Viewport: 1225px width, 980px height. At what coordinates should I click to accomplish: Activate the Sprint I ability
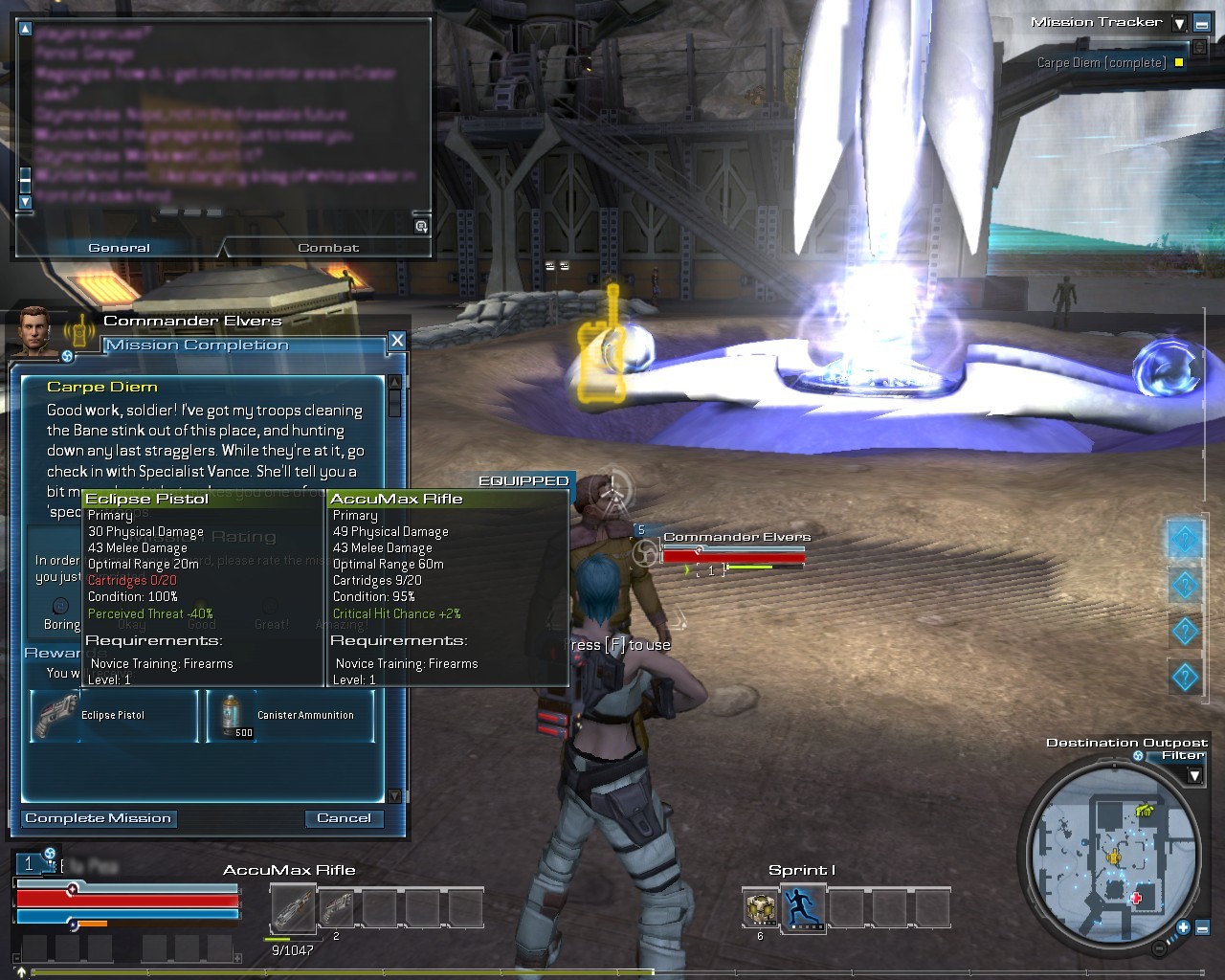[802, 906]
